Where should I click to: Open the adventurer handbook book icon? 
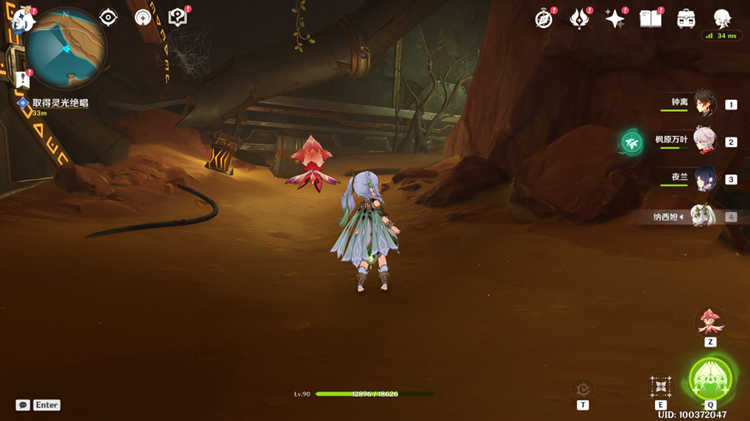tap(651, 18)
